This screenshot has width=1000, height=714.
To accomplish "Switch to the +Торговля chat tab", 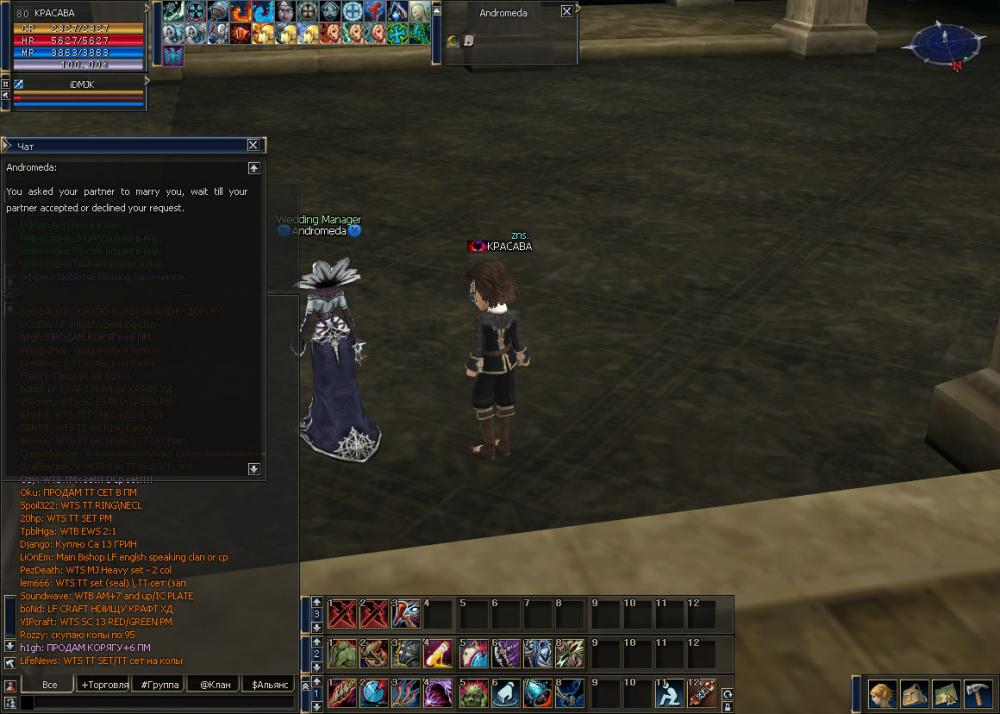I will click(105, 685).
